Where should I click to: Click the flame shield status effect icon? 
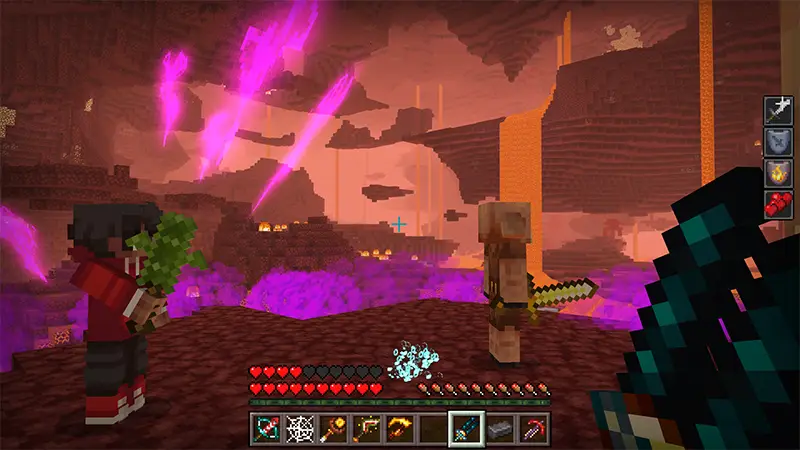(x=778, y=174)
